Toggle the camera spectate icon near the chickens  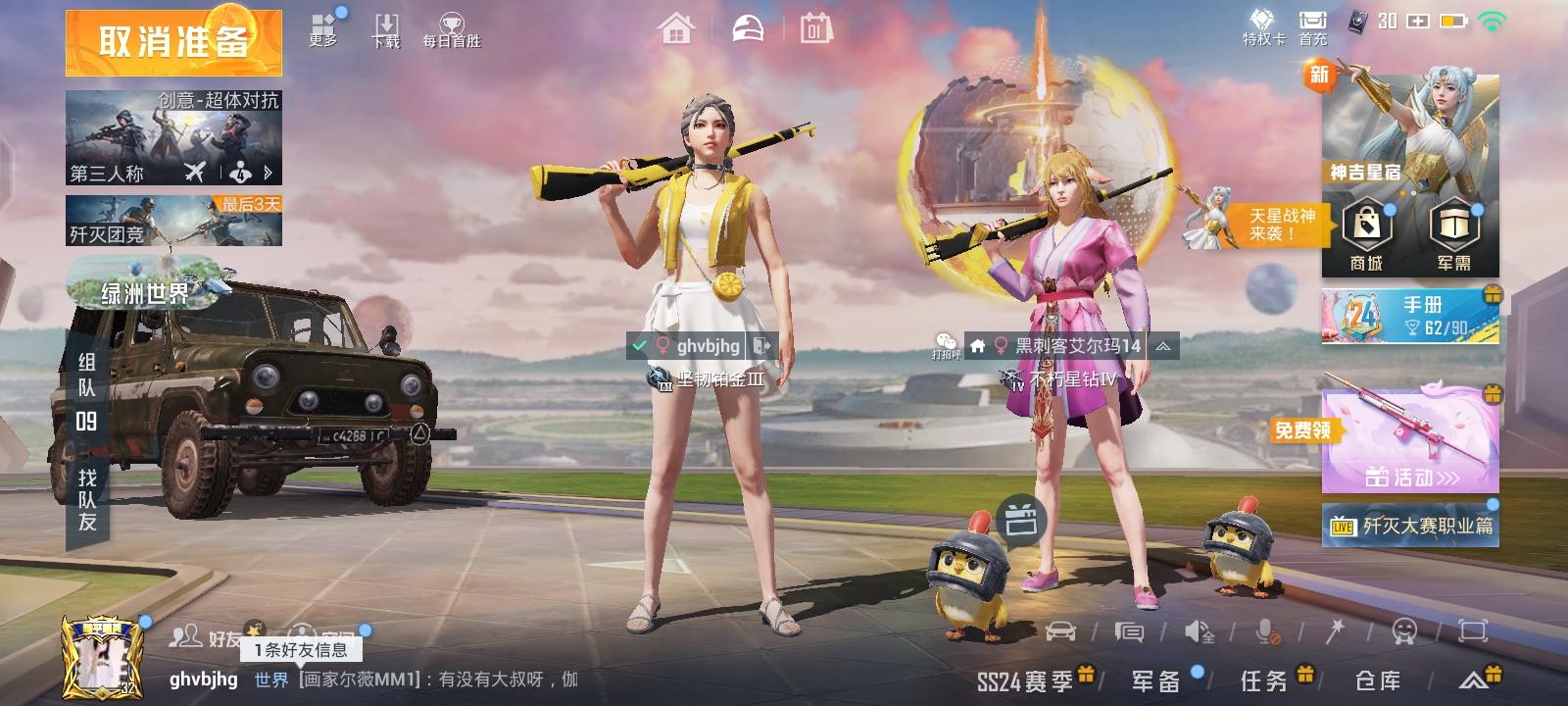tap(1019, 520)
